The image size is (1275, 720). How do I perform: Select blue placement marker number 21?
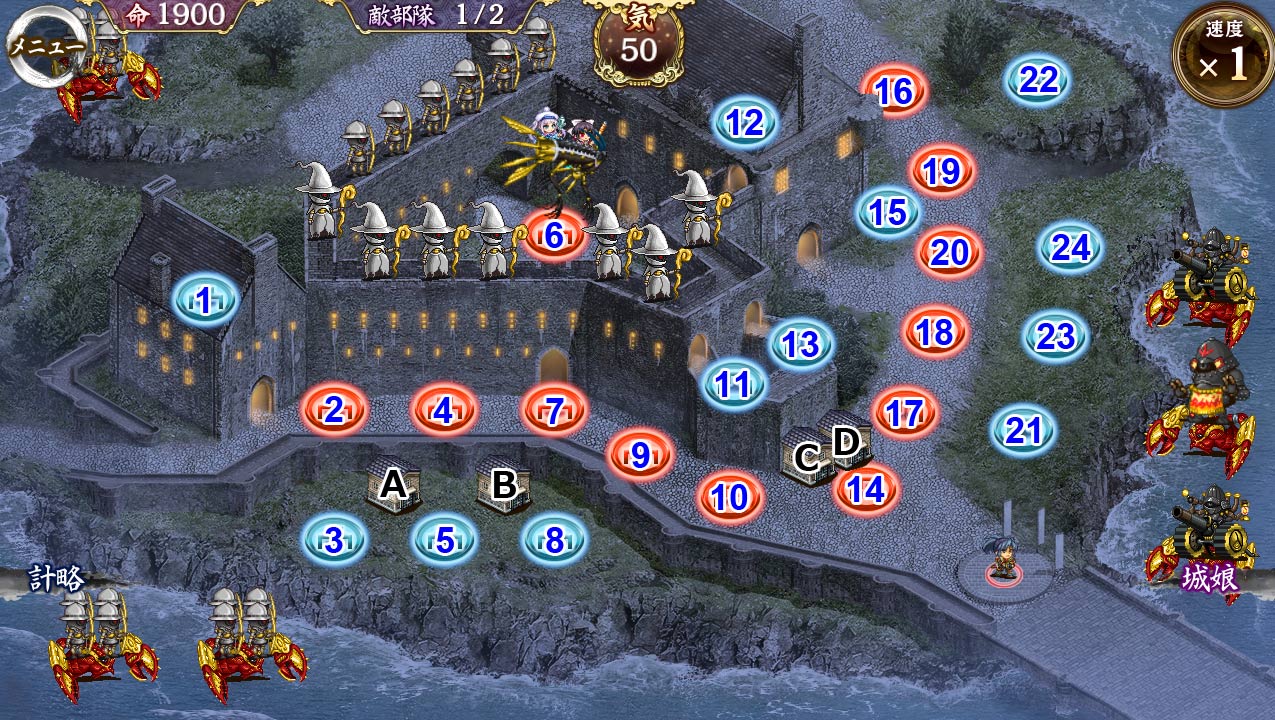coord(1023,431)
